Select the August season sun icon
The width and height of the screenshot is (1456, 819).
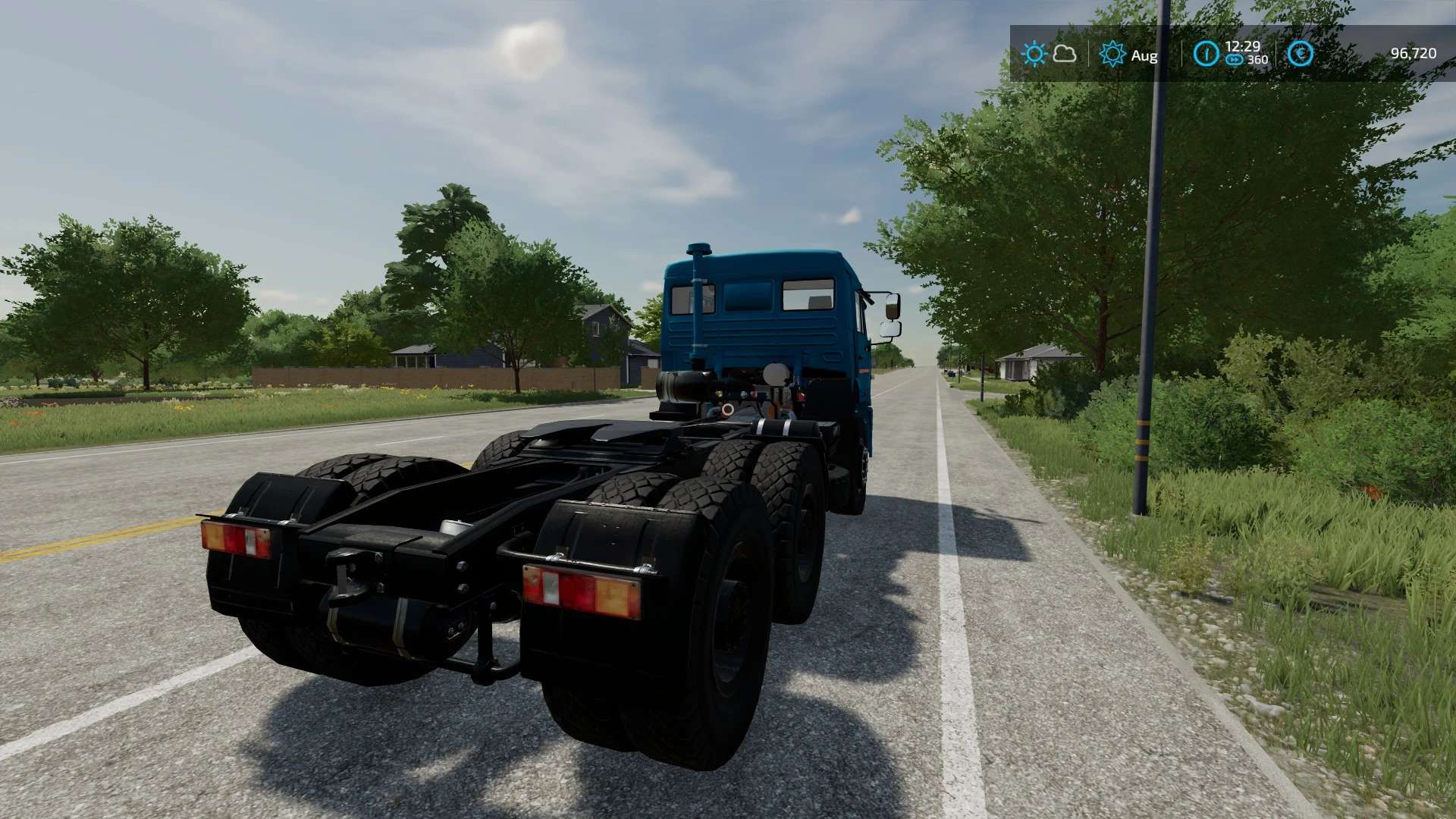click(1112, 54)
